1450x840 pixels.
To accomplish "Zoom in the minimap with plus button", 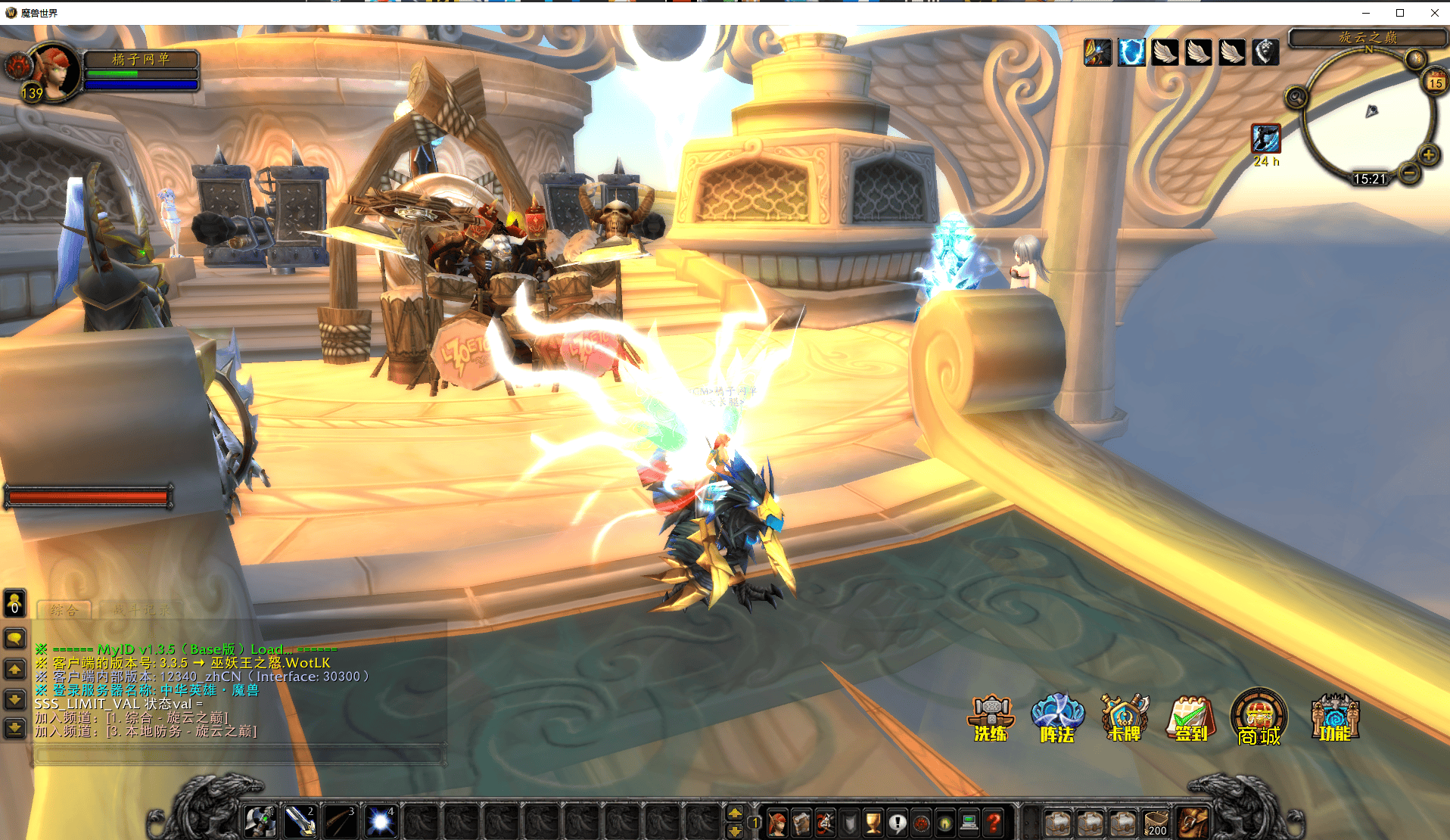I will [x=1428, y=155].
